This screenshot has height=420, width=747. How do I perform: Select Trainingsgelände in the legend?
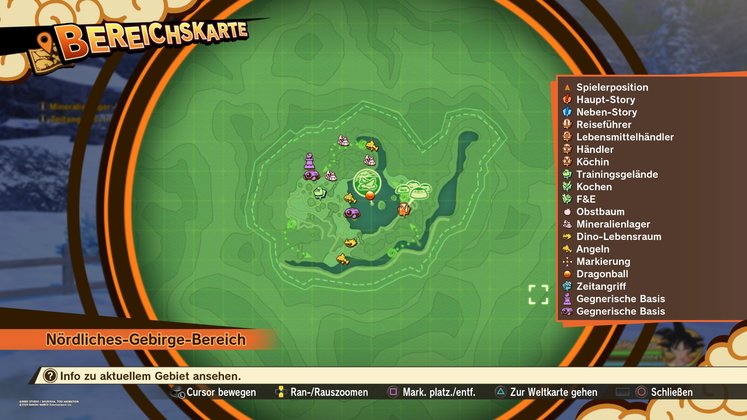pos(616,174)
